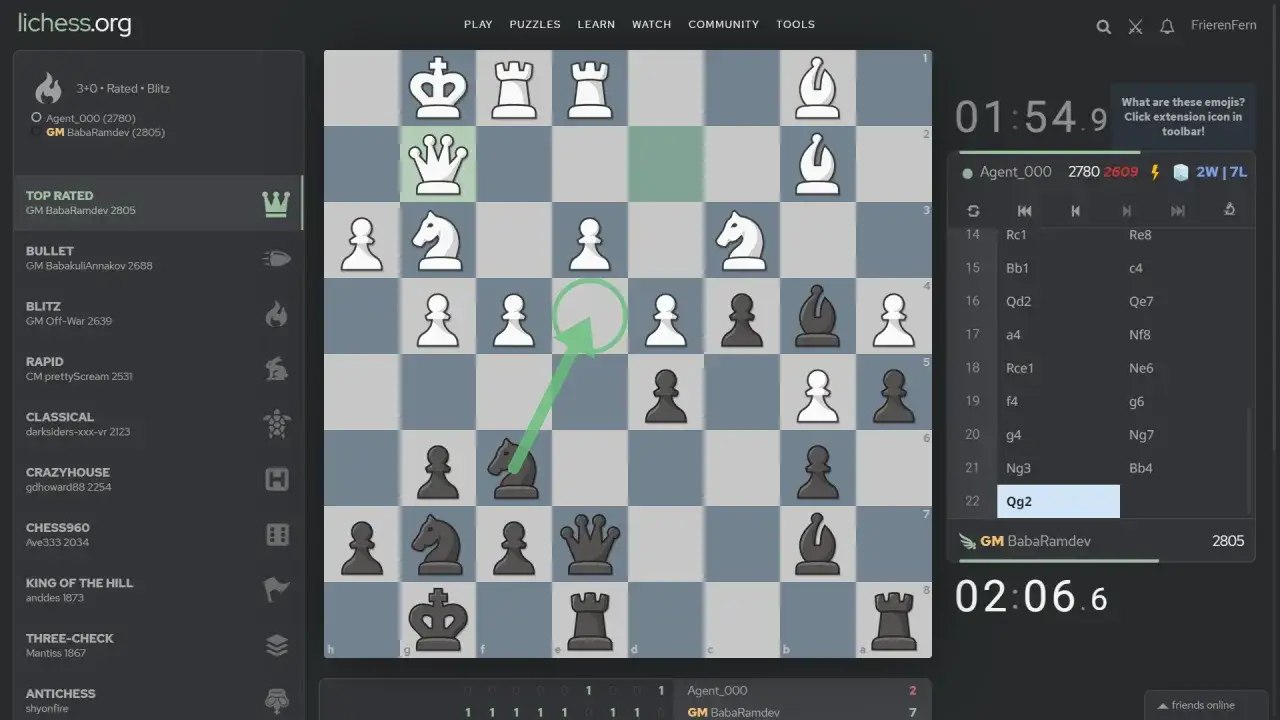Open the analysis board via microscope icon

click(x=1229, y=211)
